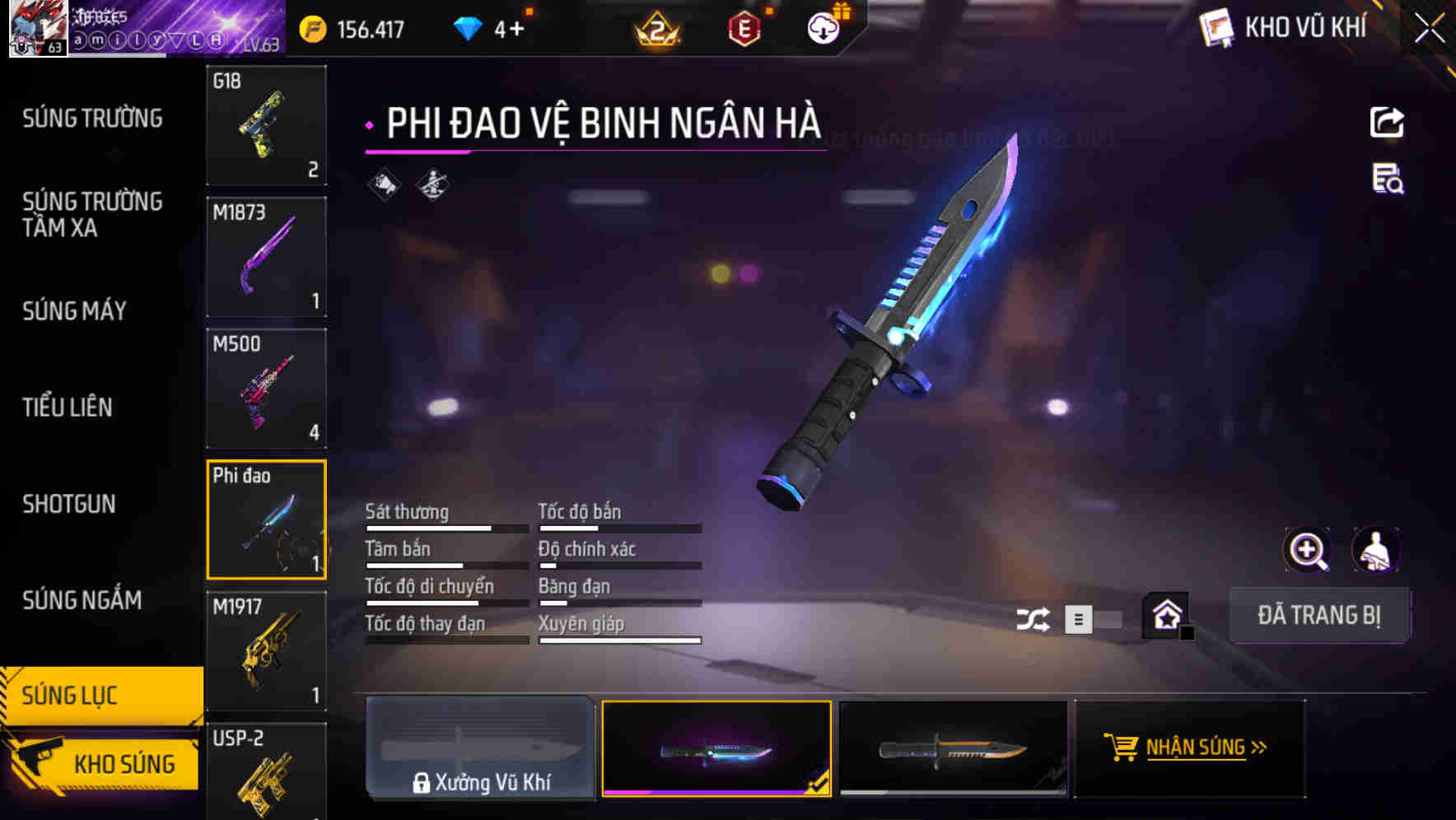Open the share icon near the weapon name
The image size is (1456, 820).
coord(1388,122)
